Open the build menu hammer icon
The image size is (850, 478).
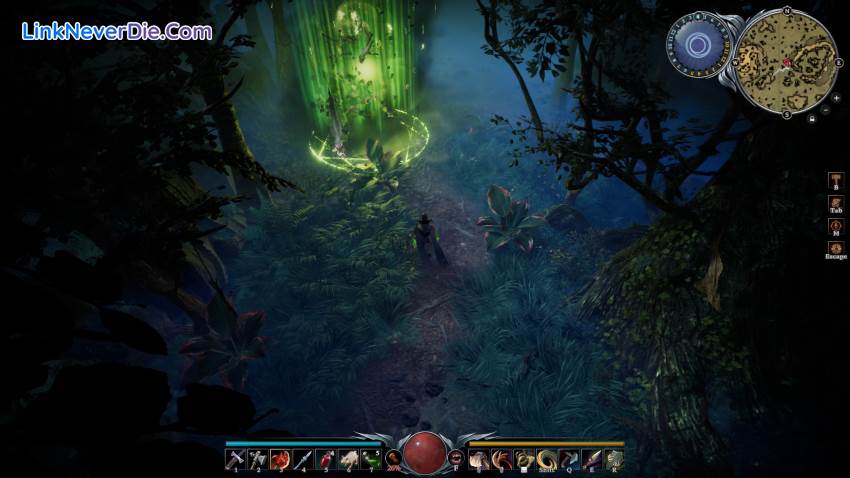click(x=835, y=179)
